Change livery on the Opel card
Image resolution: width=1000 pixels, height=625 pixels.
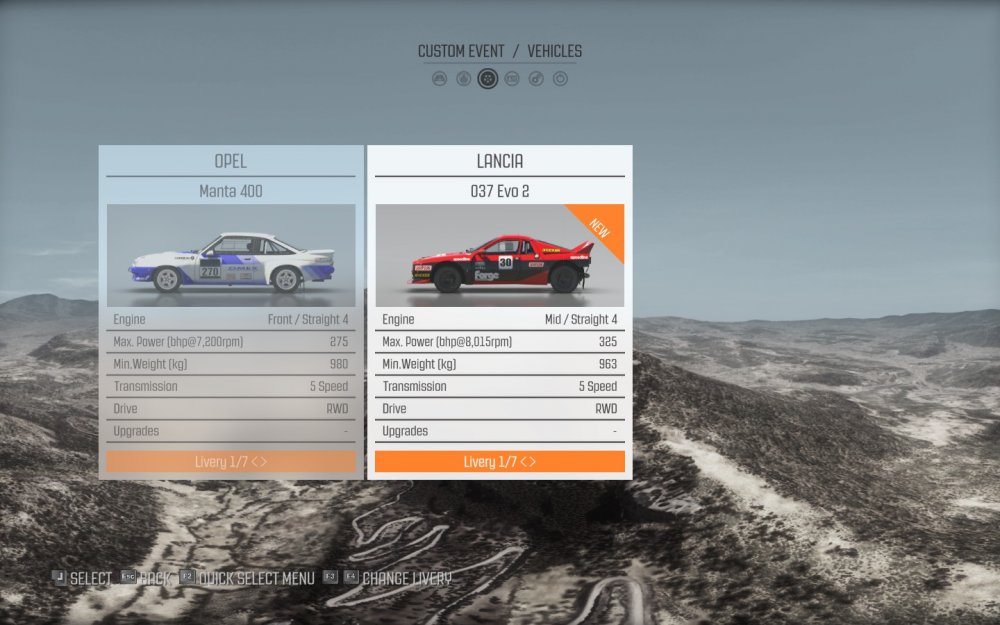231,462
